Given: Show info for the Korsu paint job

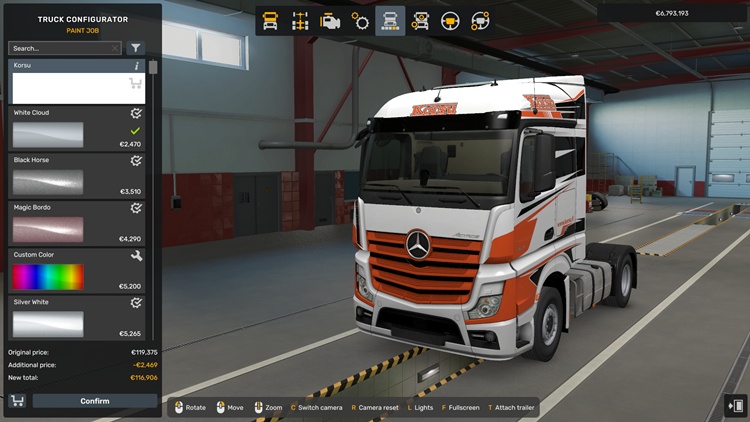Looking at the screenshot, I should [137, 66].
